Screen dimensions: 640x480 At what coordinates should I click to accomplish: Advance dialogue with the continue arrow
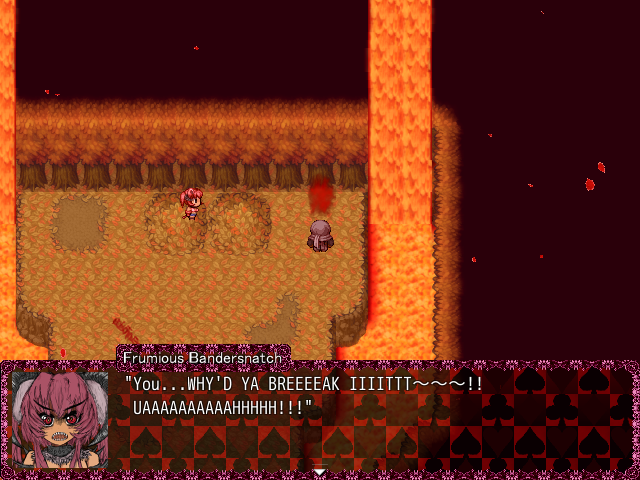pyautogui.click(x=319, y=471)
